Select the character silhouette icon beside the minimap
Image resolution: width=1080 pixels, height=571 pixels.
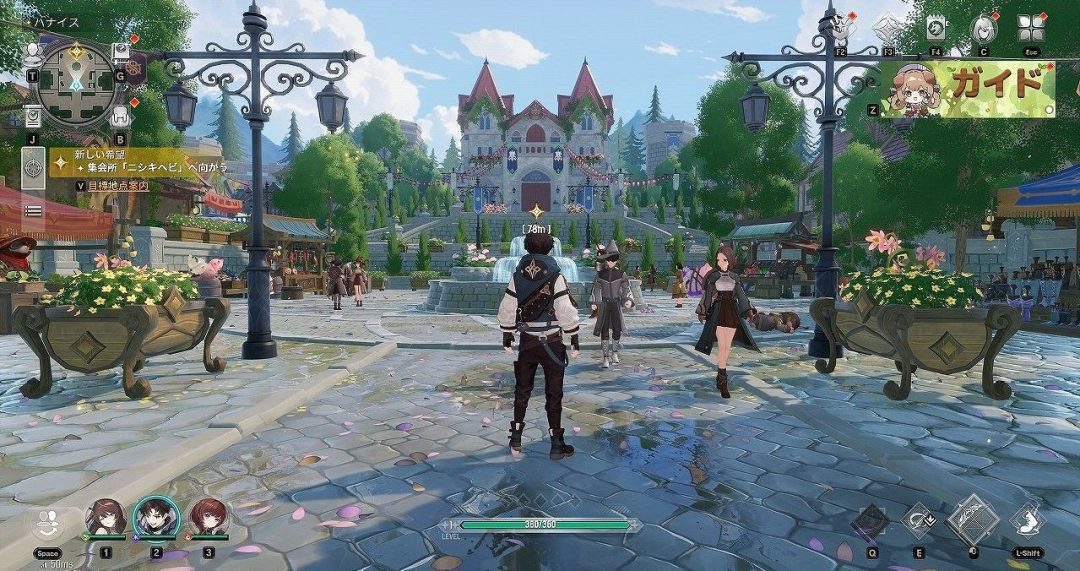point(33,53)
